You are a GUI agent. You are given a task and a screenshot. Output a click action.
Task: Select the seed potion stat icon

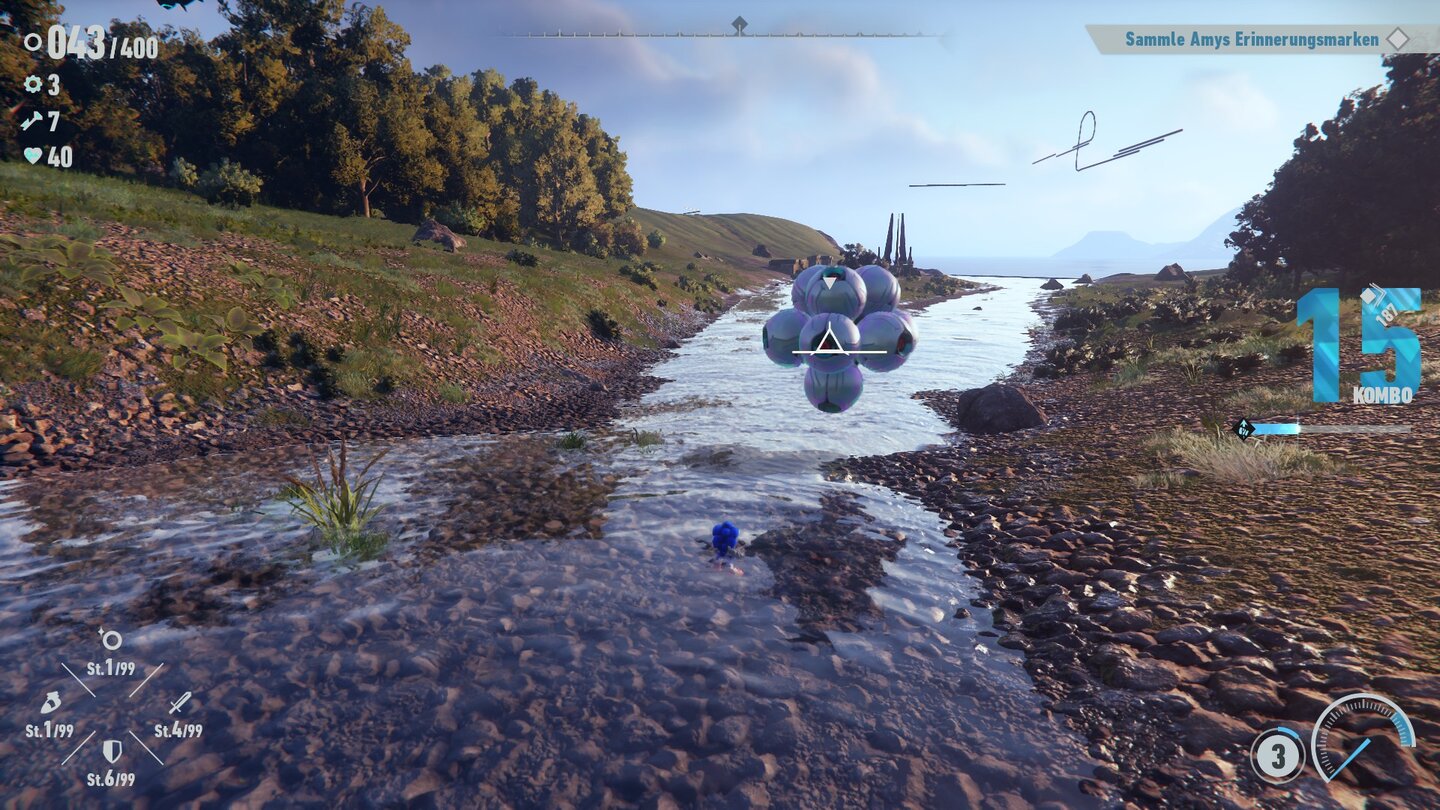(x=51, y=701)
